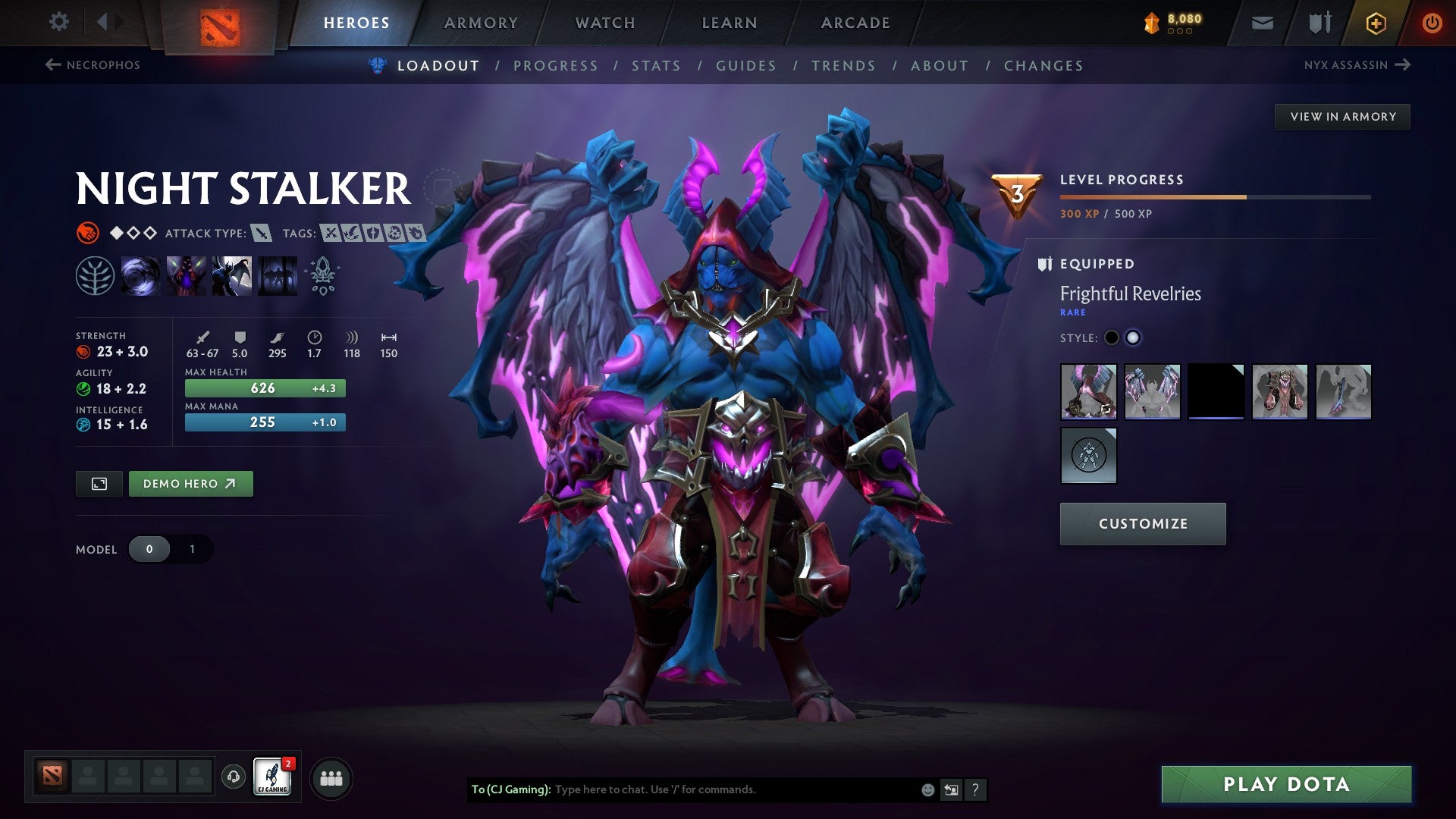Click the DEMO HERO button
Screen dimensions: 1456x819
coord(190,483)
